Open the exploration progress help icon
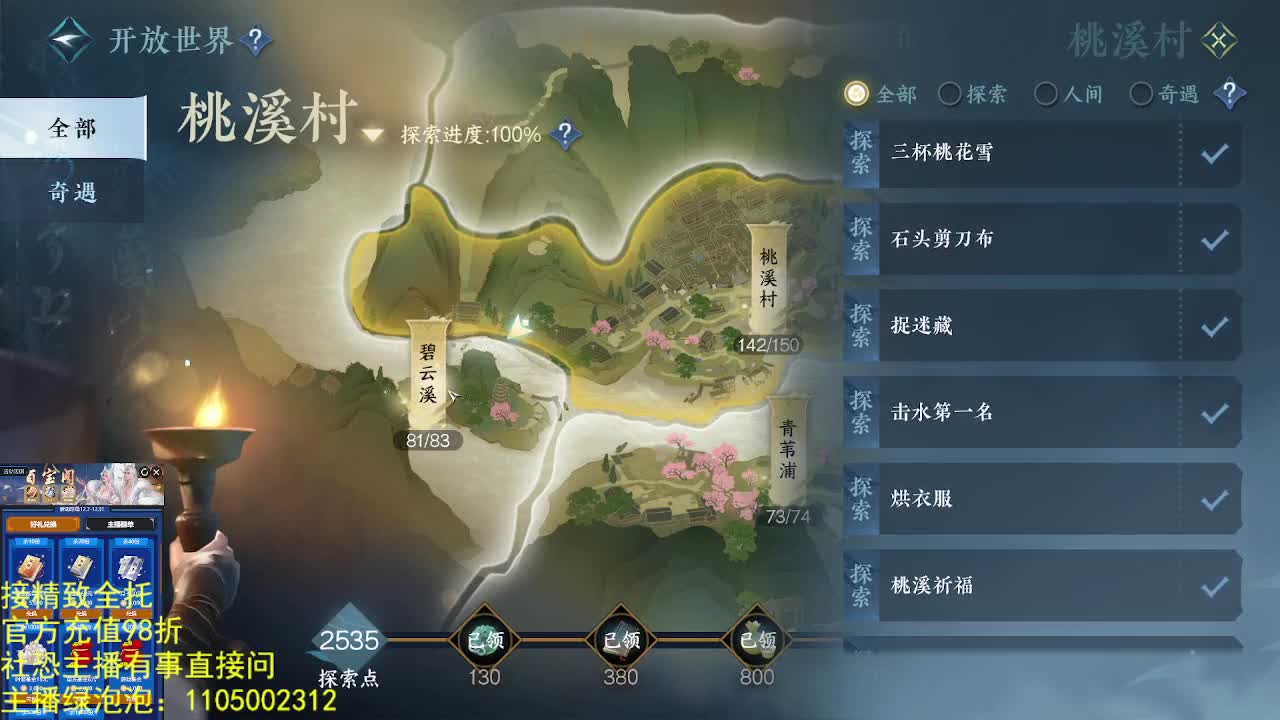The width and height of the screenshot is (1280, 720). [x=565, y=131]
